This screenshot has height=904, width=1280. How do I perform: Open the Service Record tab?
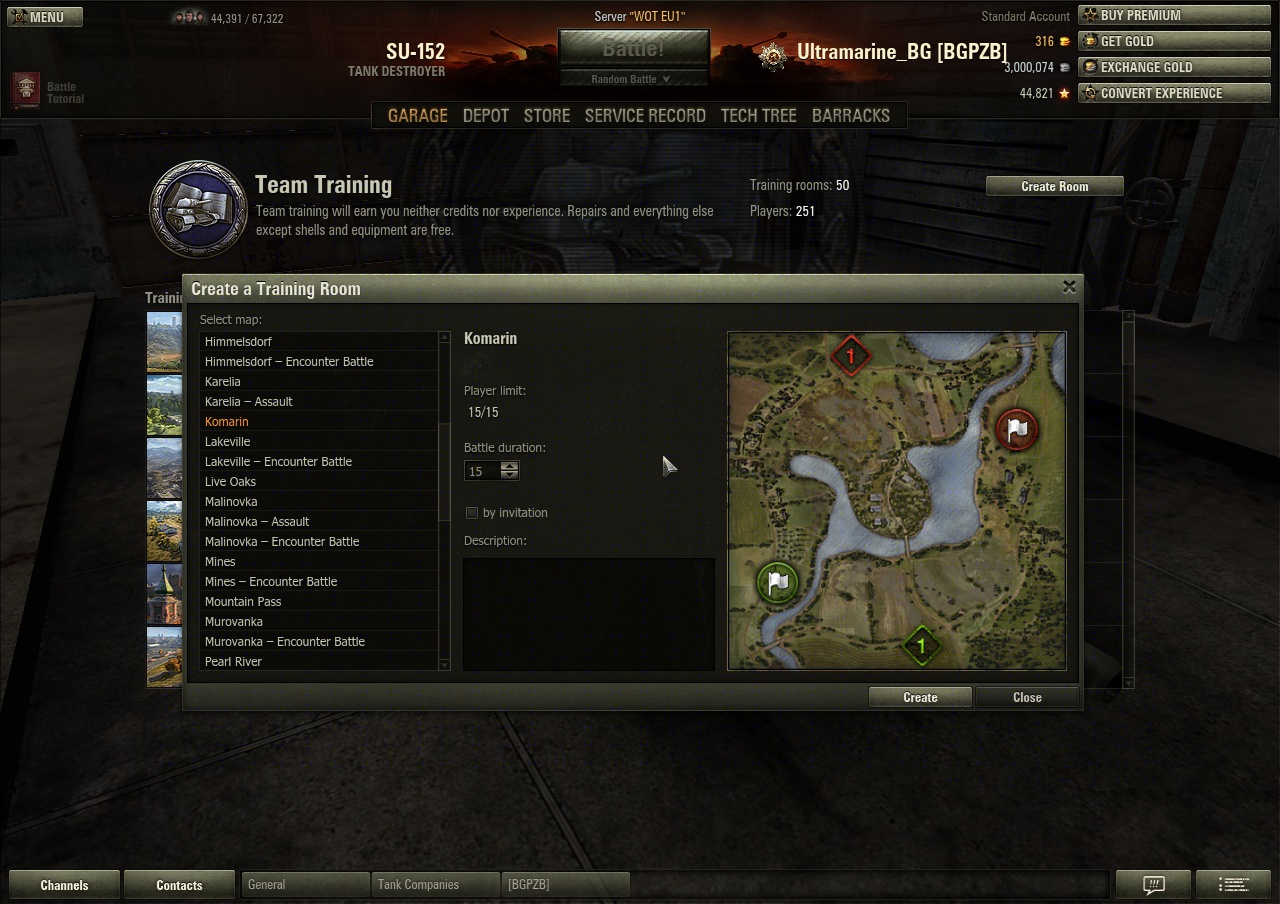coord(645,115)
